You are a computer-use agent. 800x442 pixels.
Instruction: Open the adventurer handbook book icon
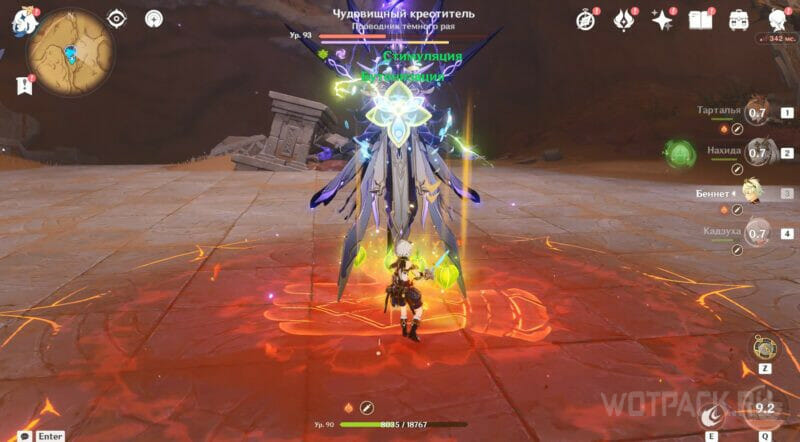pyautogui.click(x=701, y=19)
